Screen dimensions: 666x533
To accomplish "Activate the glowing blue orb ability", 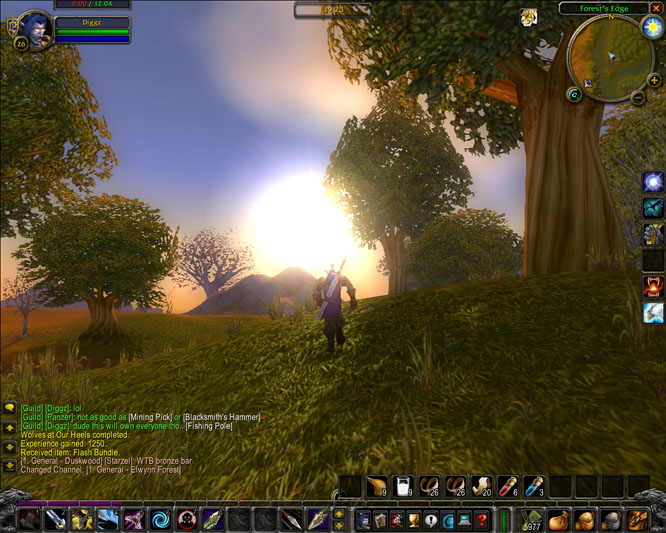I will click(653, 182).
